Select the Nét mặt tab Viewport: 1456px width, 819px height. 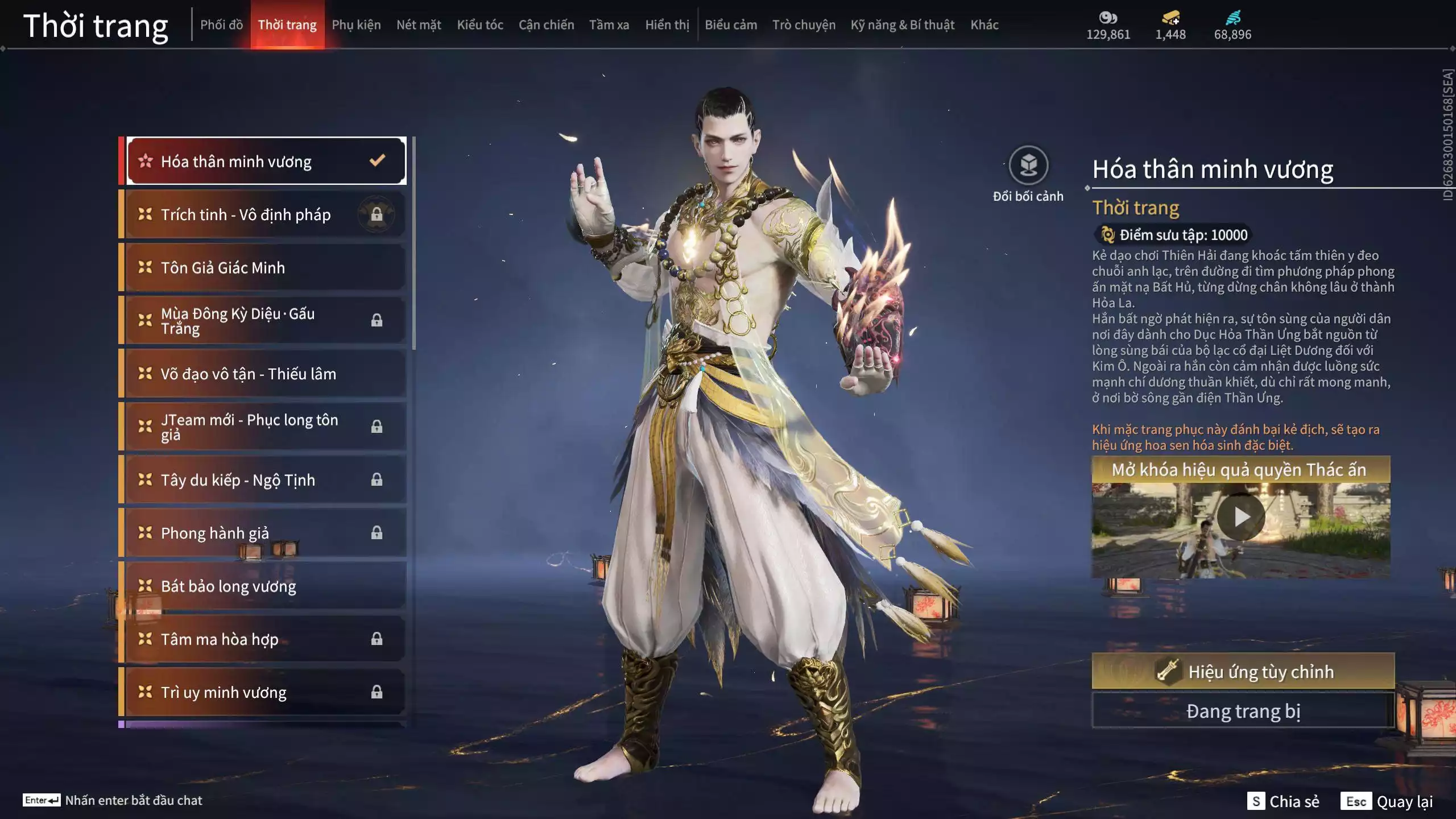419,25
